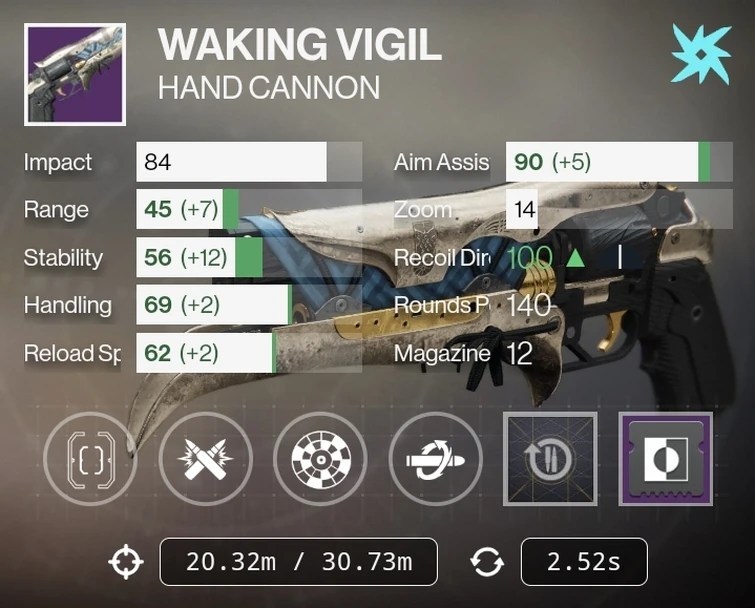Pick the bullet with circular arrow perk
The width and height of the screenshot is (755, 608).
(x=436, y=458)
